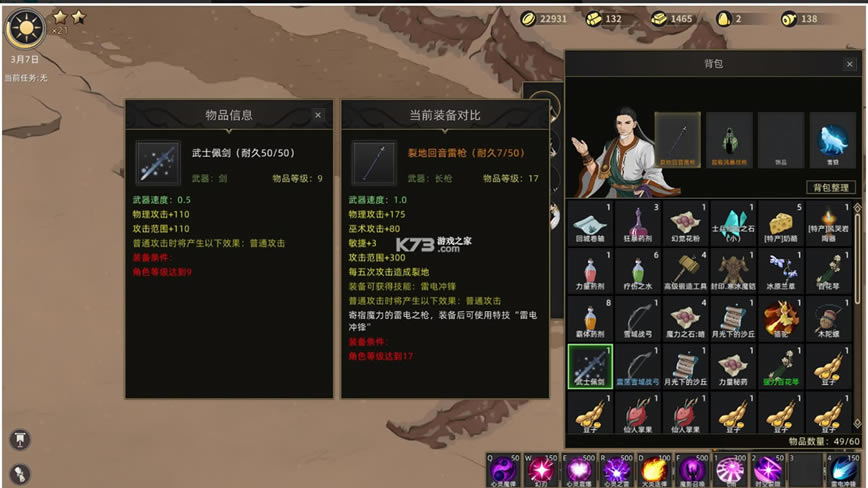Close the 物品信息 item info panel
This screenshot has width=868, height=488.
pos(318,115)
